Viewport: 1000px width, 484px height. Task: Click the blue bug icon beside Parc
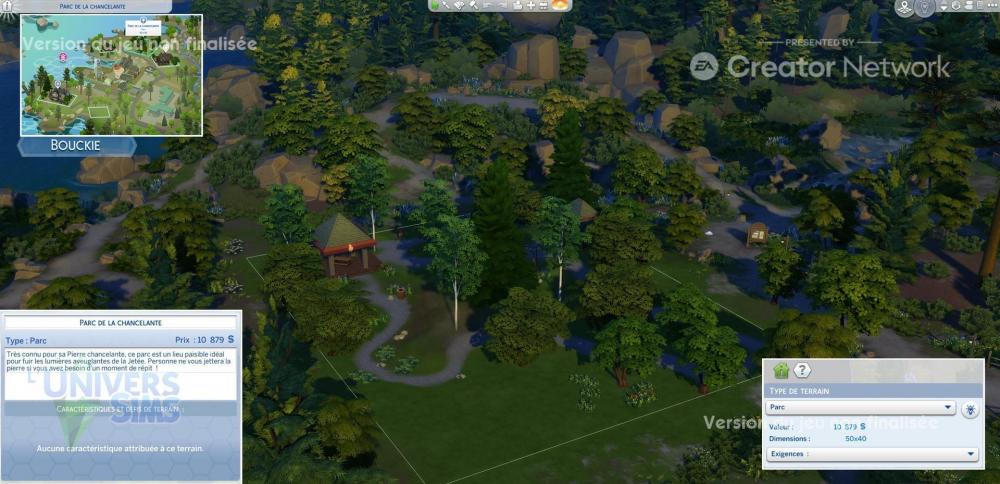970,409
